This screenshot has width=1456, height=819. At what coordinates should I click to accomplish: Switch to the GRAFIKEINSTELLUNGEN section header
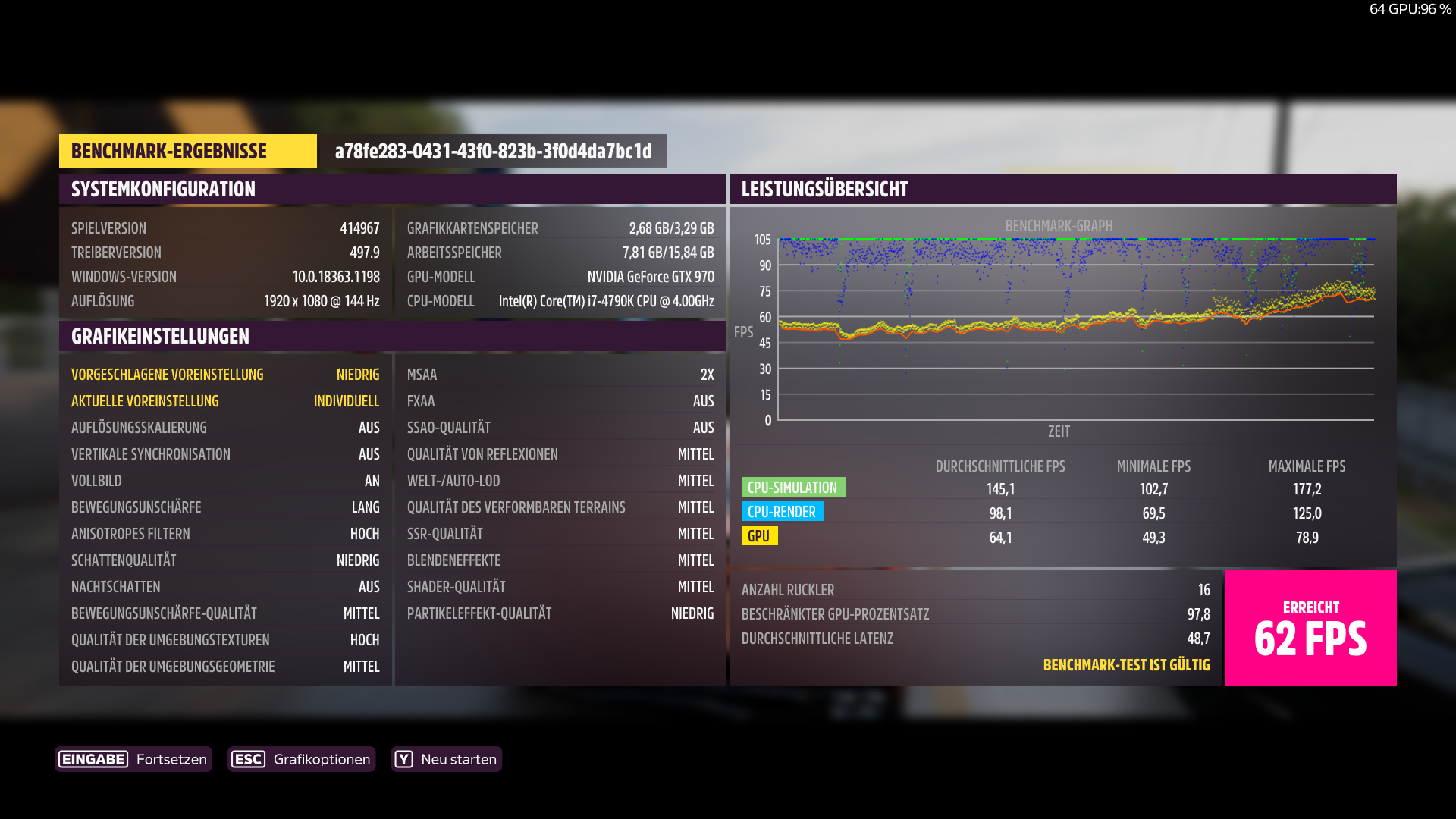pos(159,336)
